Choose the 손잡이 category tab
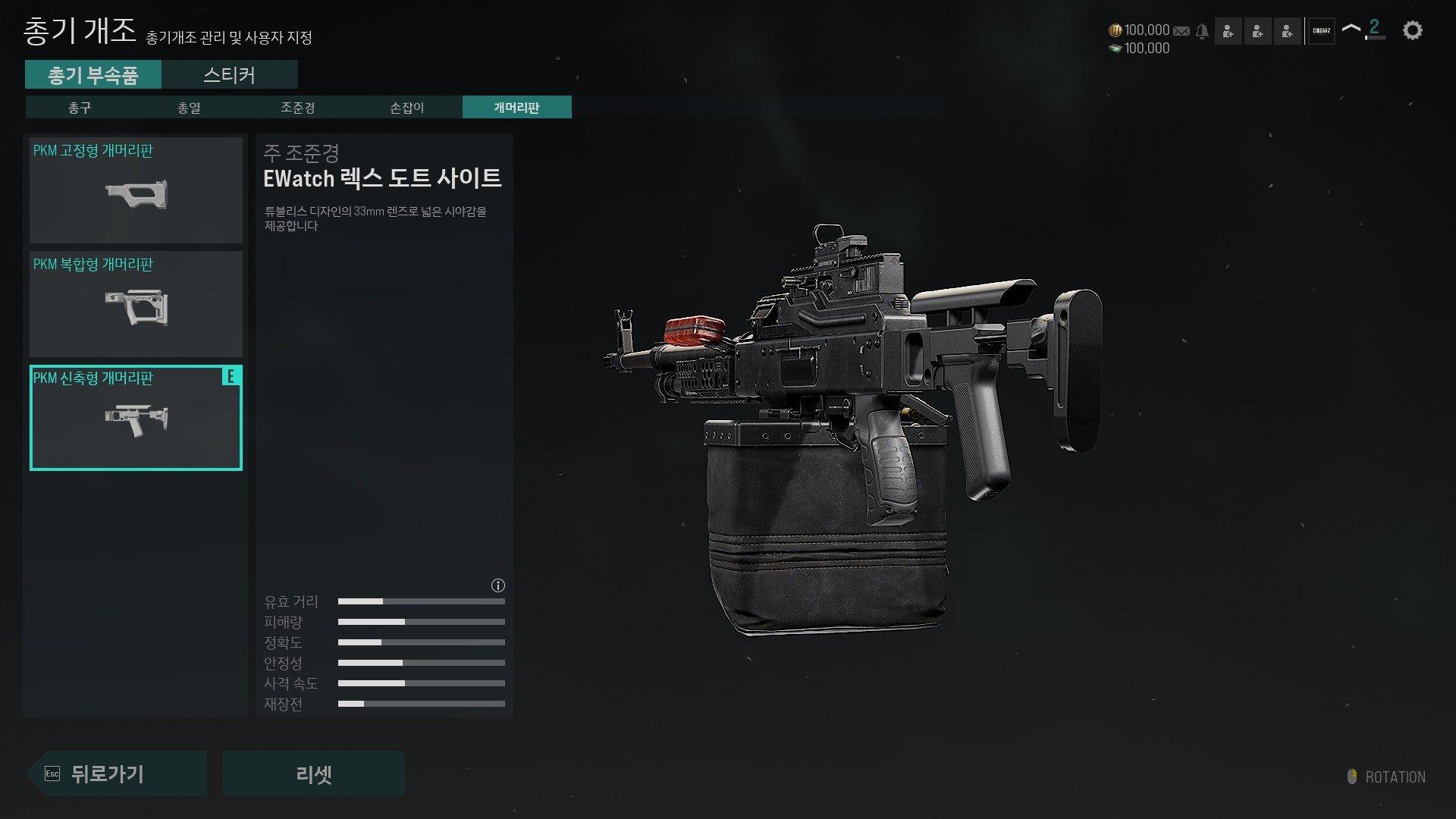Screen dimensions: 1456x819 point(407,108)
